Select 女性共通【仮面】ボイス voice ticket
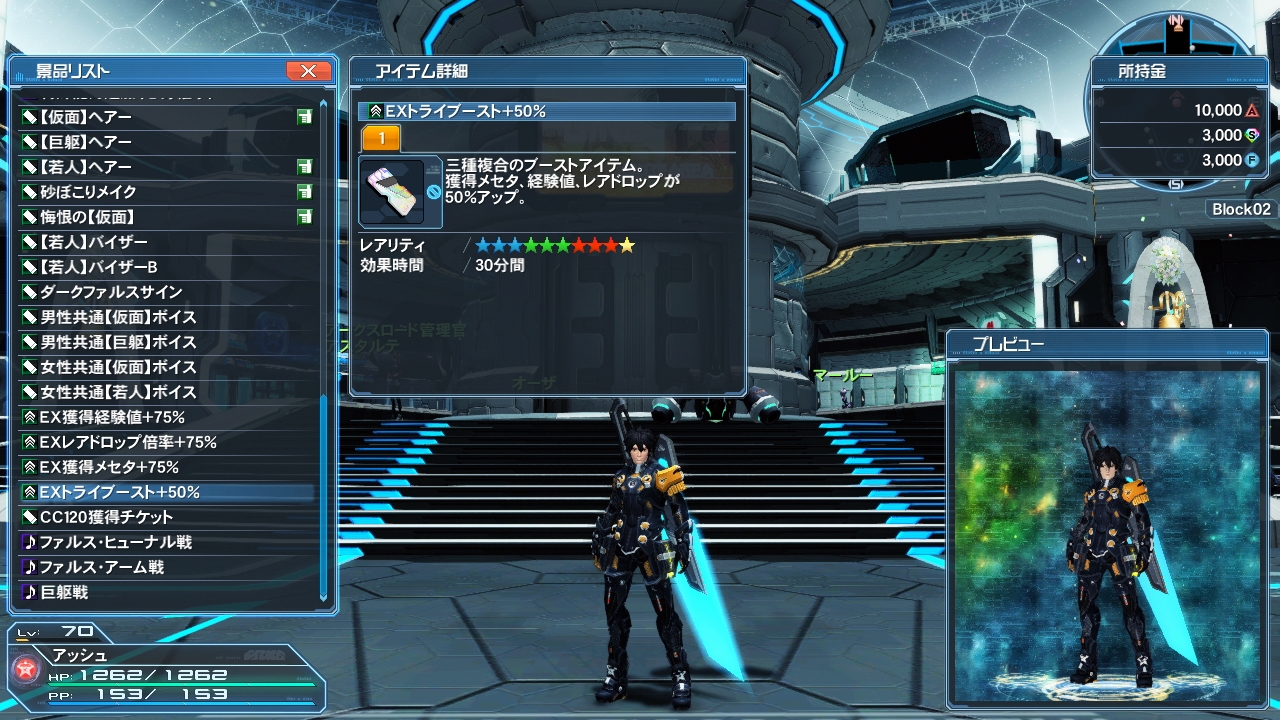1280x720 pixels. click(118, 367)
